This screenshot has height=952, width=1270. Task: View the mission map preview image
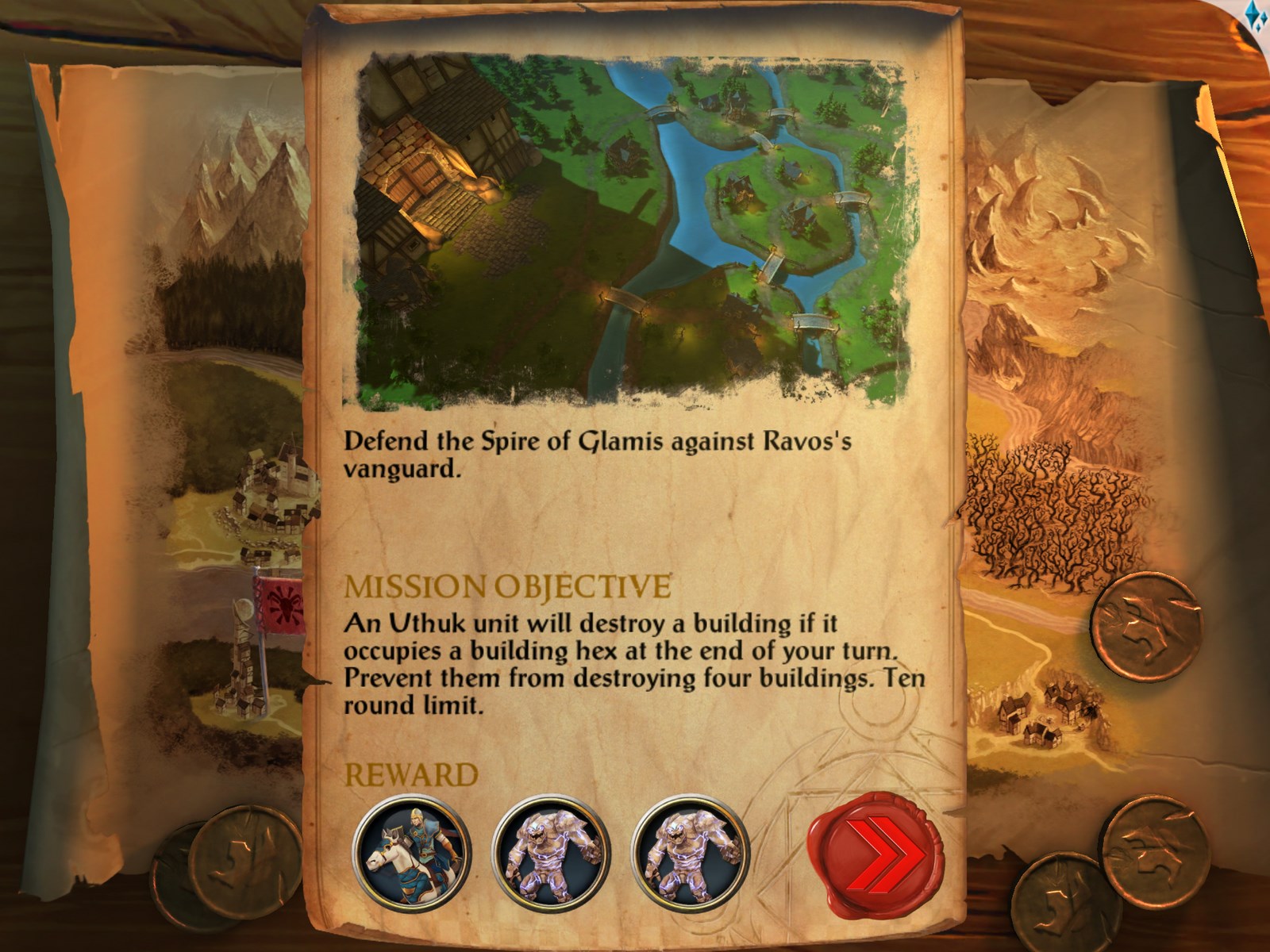coord(633,230)
